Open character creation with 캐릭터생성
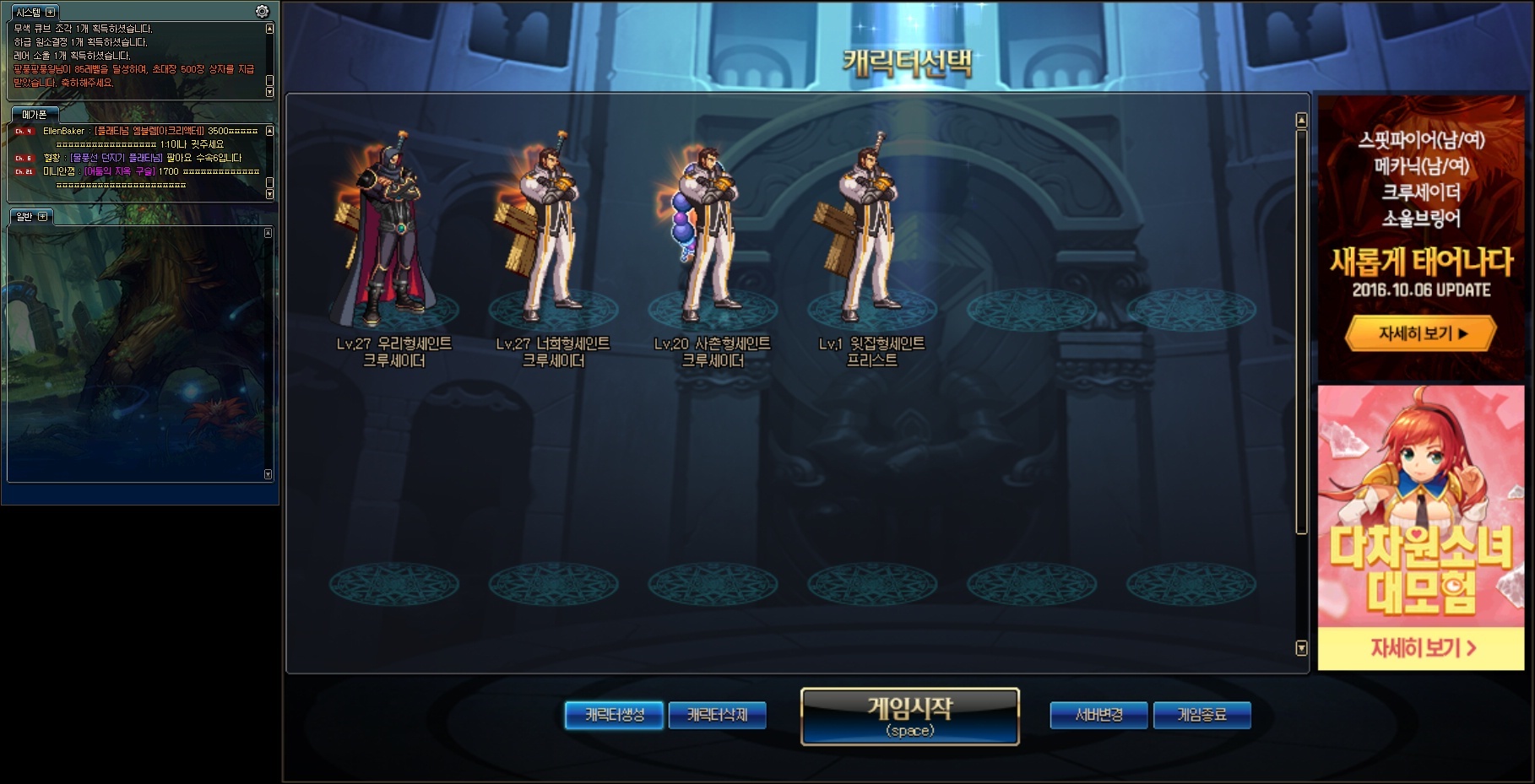This screenshot has width=1535, height=784. tap(614, 715)
